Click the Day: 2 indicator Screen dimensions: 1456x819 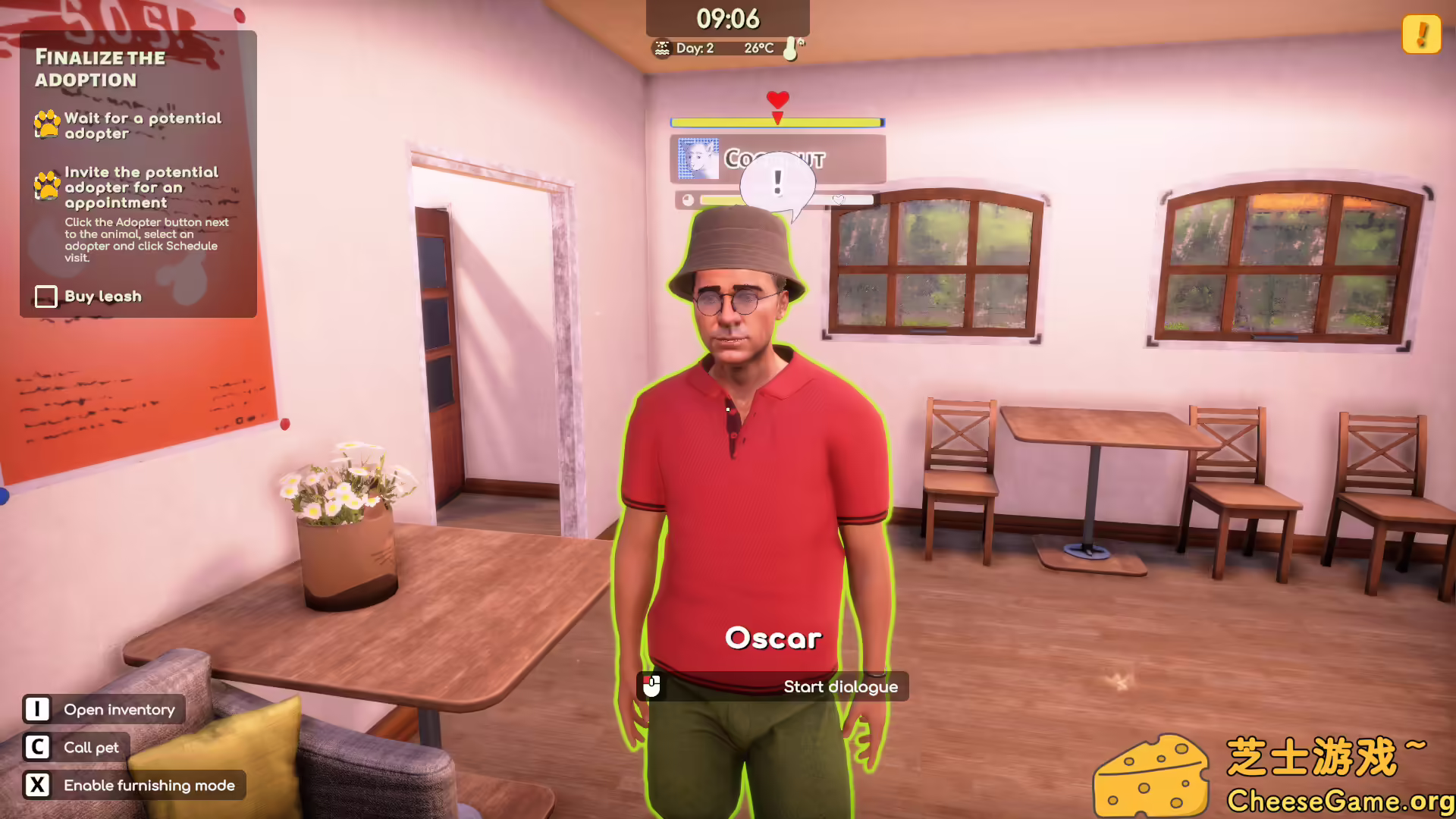pyautogui.click(x=694, y=48)
